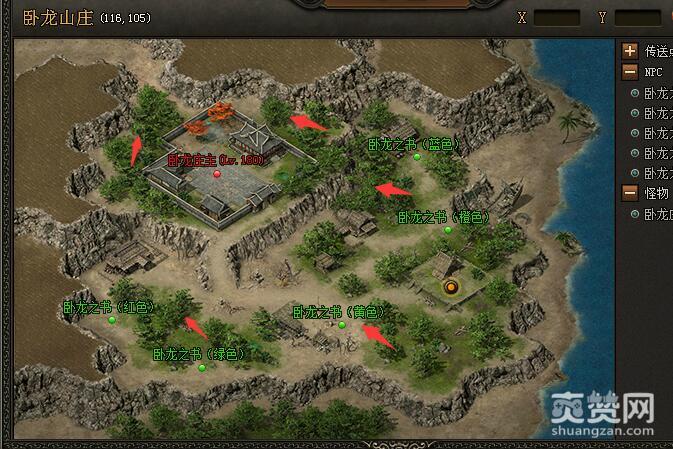
Task: Select the 卧龙之书（橙色）map marker
Action: pyautogui.click(x=448, y=229)
